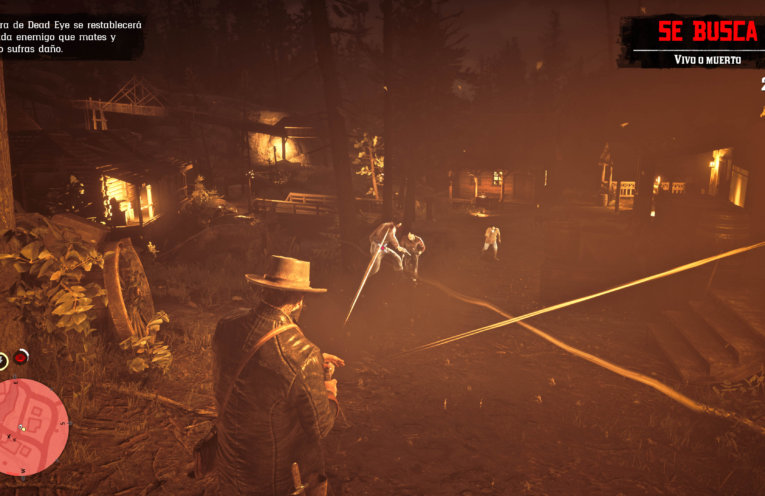This screenshot has height=496, width=765.
Task: Click the yellow-ringed stamina core icon
Action: click(x=2, y=359)
